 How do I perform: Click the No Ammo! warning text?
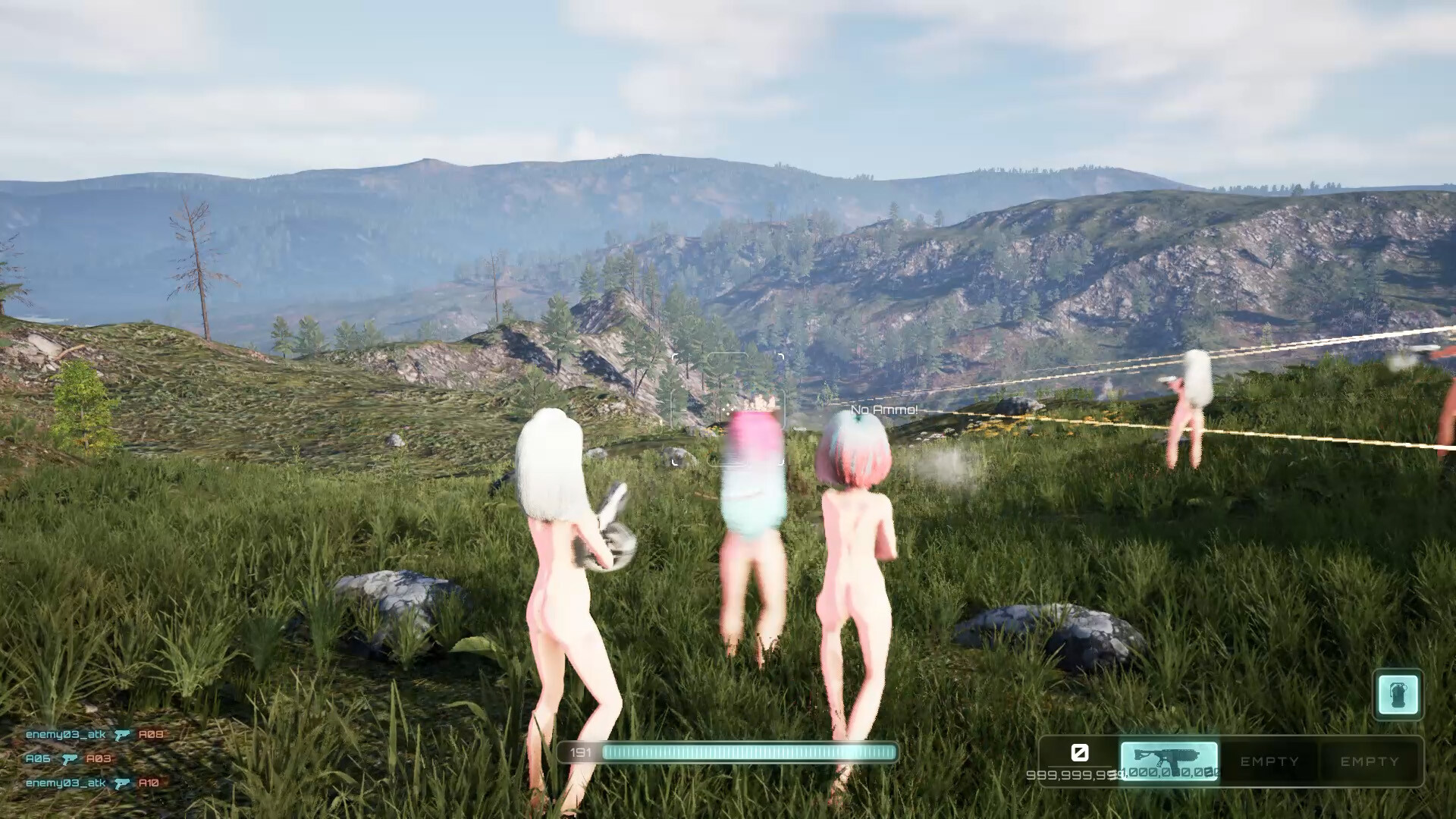(884, 408)
